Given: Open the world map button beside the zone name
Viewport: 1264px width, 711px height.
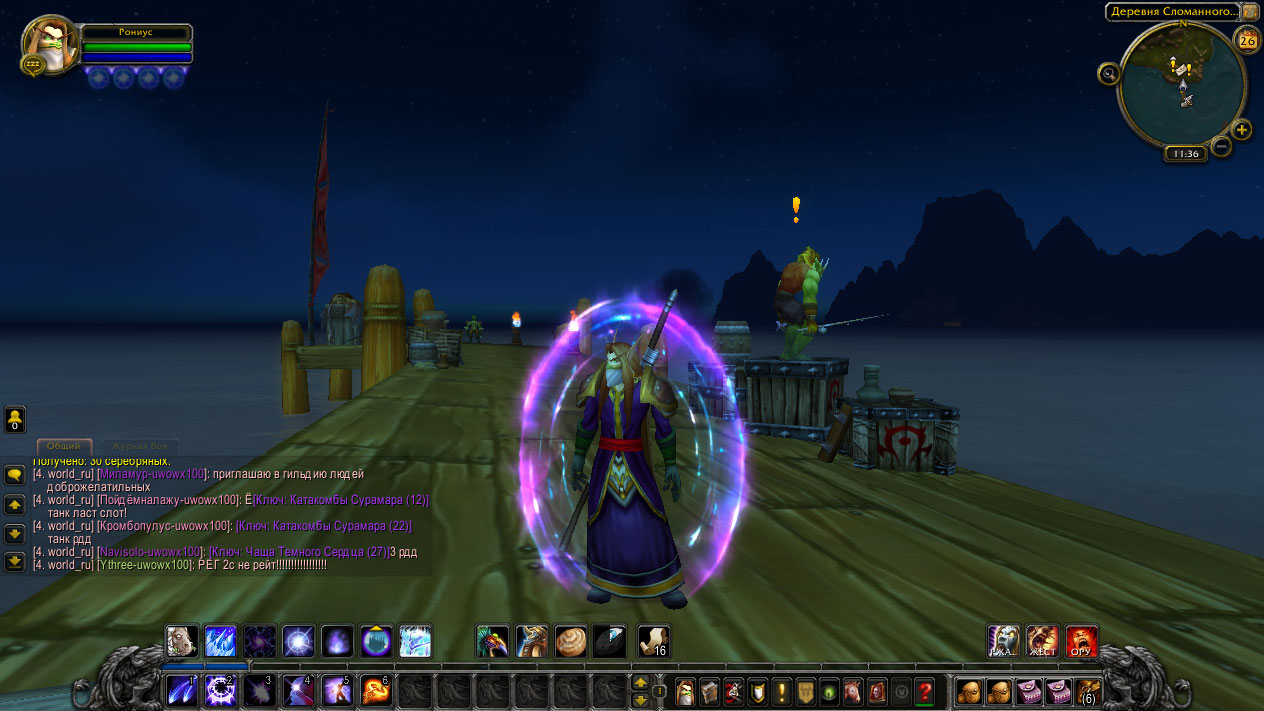Looking at the screenshot, I should 1250,12.
